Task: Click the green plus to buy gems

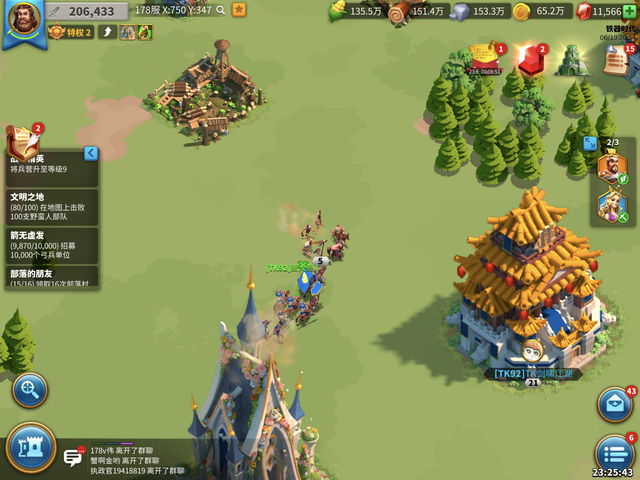Action: coord(630,11)
